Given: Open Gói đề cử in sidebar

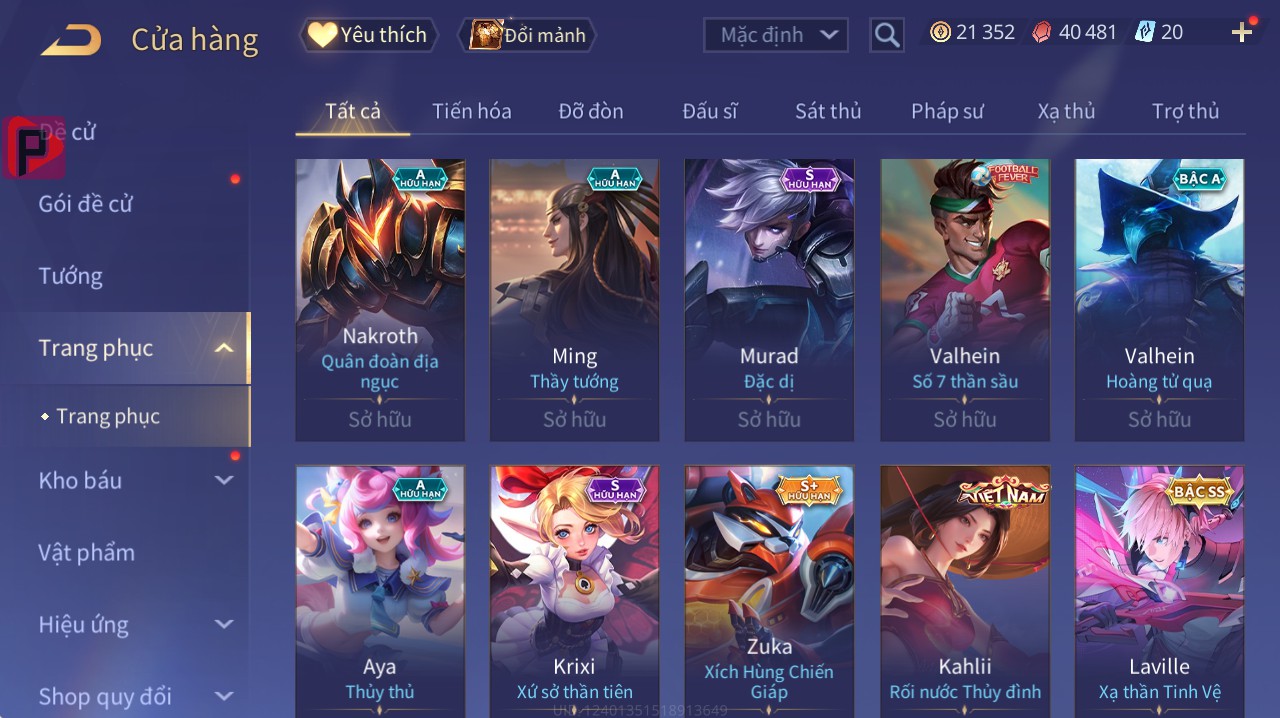Looking at the screenshot, I should [x=86, y=204].
